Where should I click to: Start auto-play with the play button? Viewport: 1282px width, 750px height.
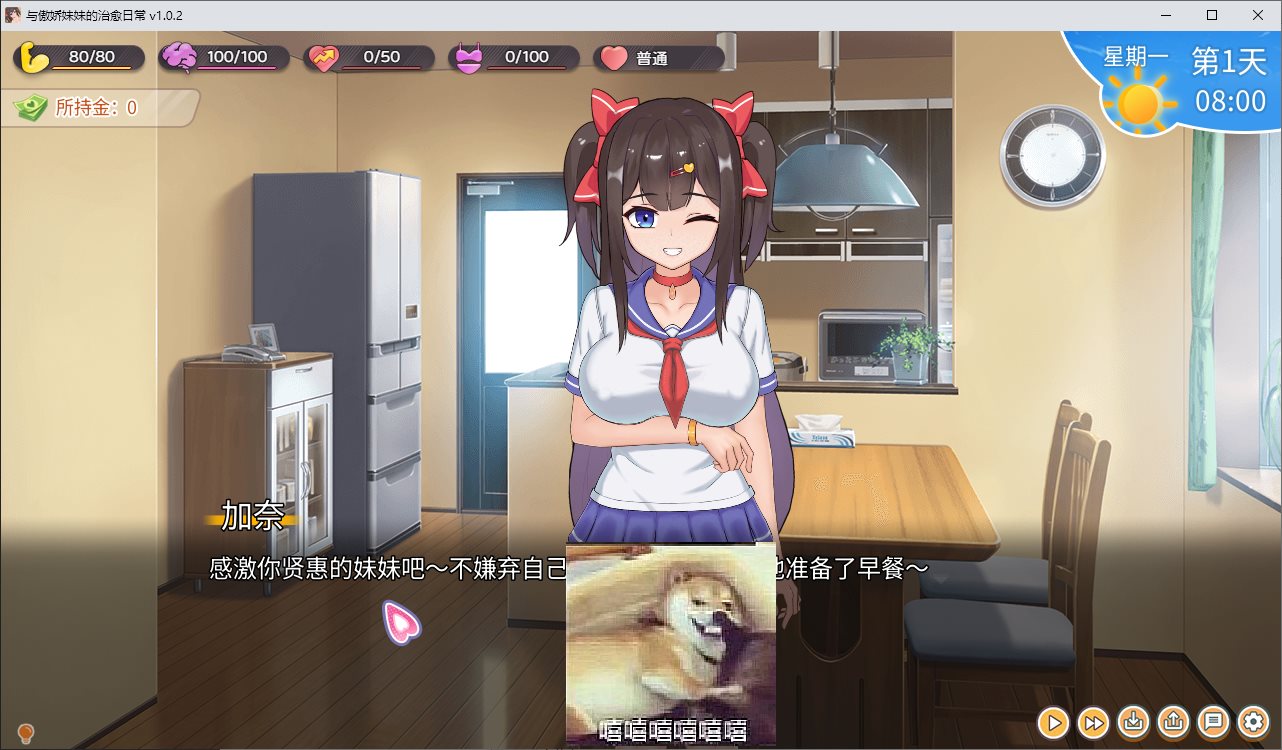click(1053, 721)
